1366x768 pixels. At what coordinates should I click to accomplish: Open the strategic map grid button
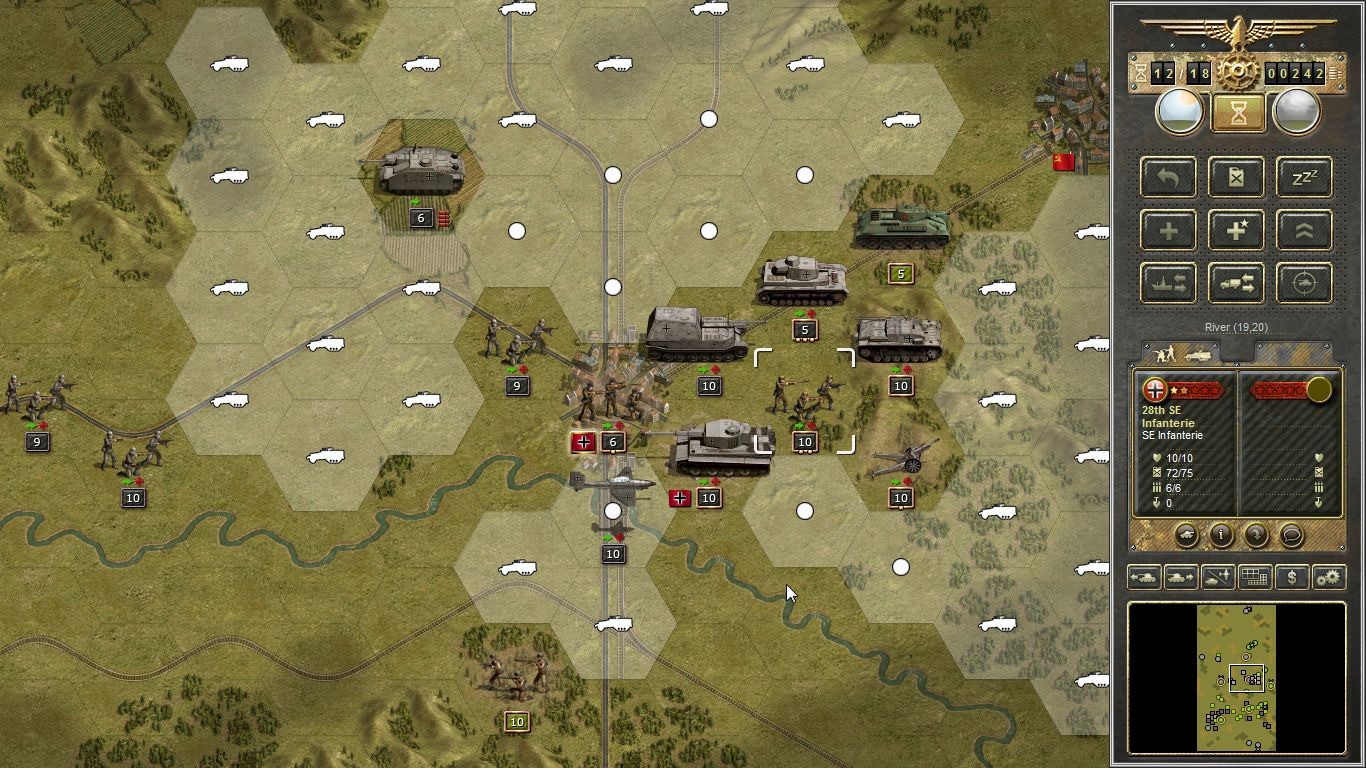(x=1255, y=577)
